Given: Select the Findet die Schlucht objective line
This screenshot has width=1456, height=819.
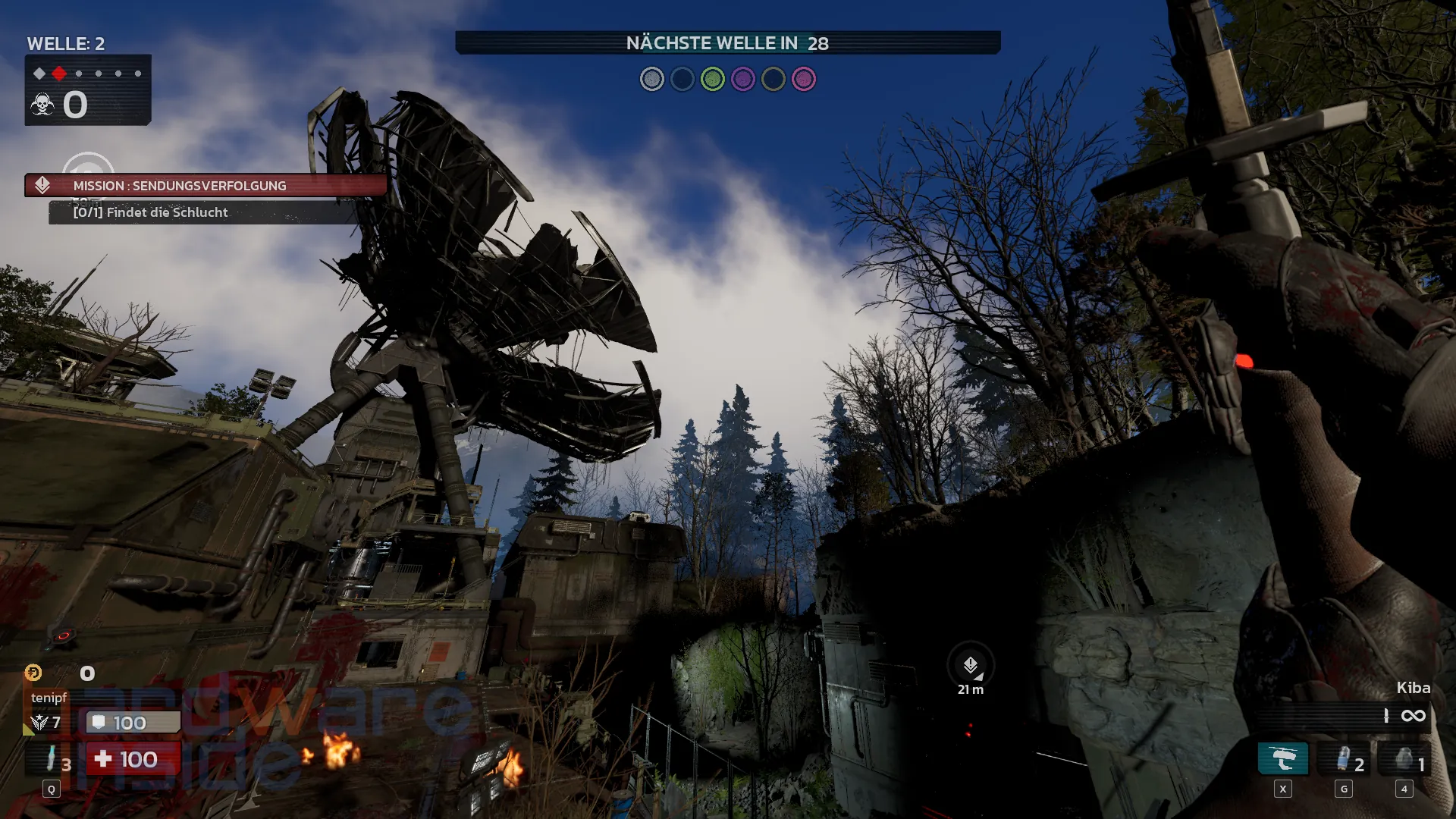Looking at the screenshot, I should coord(150,212).
